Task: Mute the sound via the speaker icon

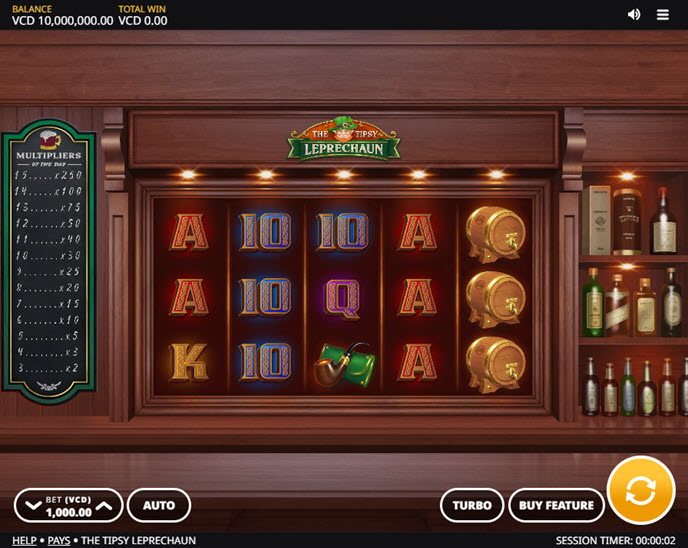Action: (634, 14)
